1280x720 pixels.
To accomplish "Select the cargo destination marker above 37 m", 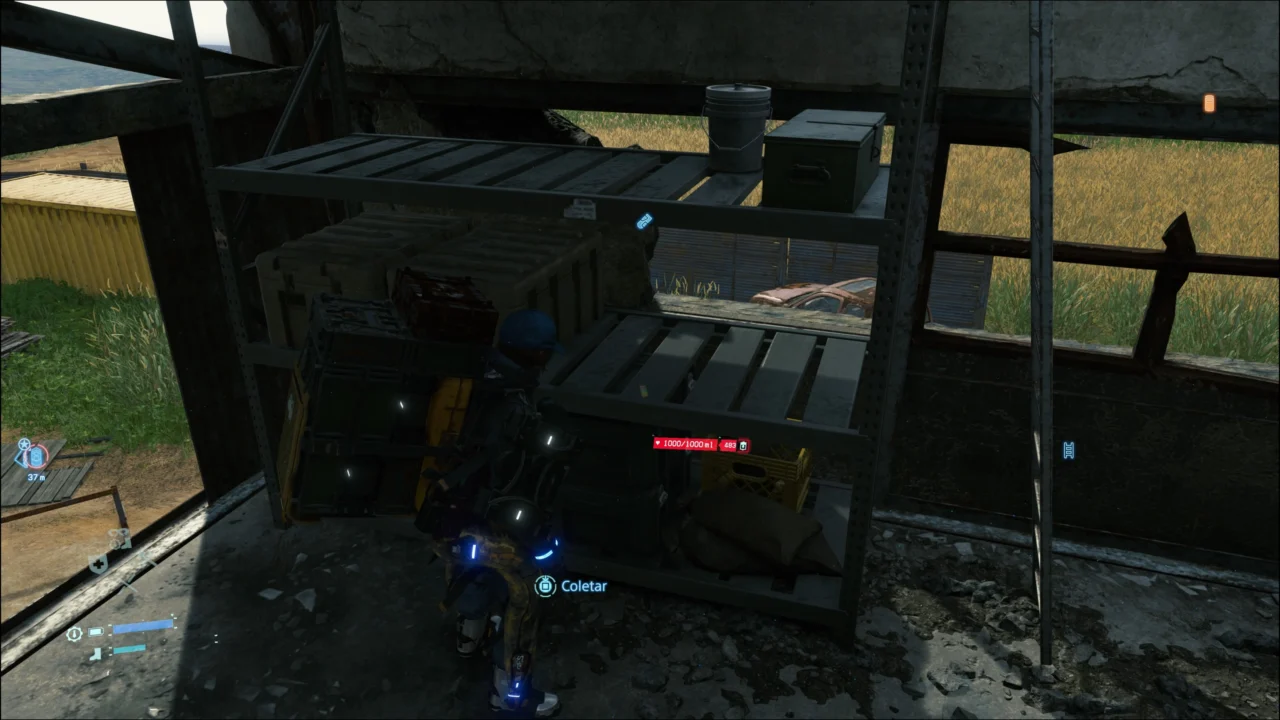I will click(36, 456).
